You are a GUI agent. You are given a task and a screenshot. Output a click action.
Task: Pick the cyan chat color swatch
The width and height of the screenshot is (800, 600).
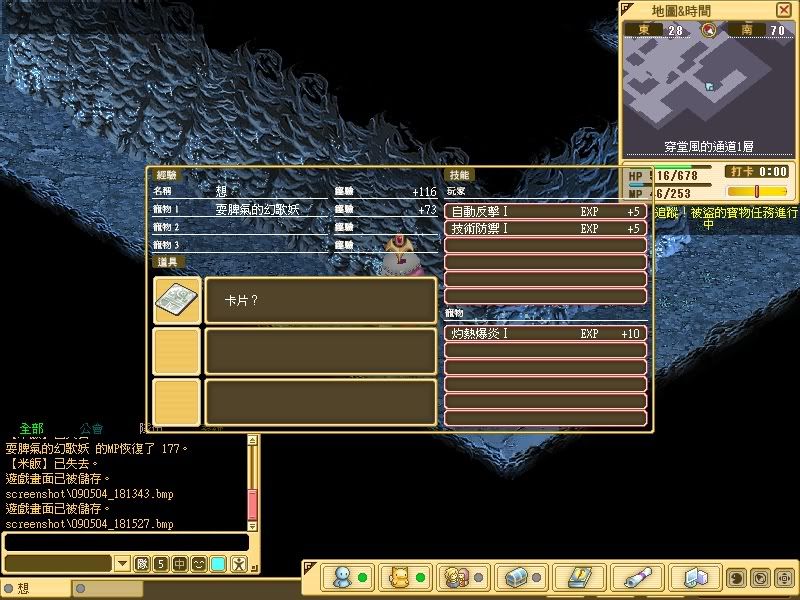218,564
